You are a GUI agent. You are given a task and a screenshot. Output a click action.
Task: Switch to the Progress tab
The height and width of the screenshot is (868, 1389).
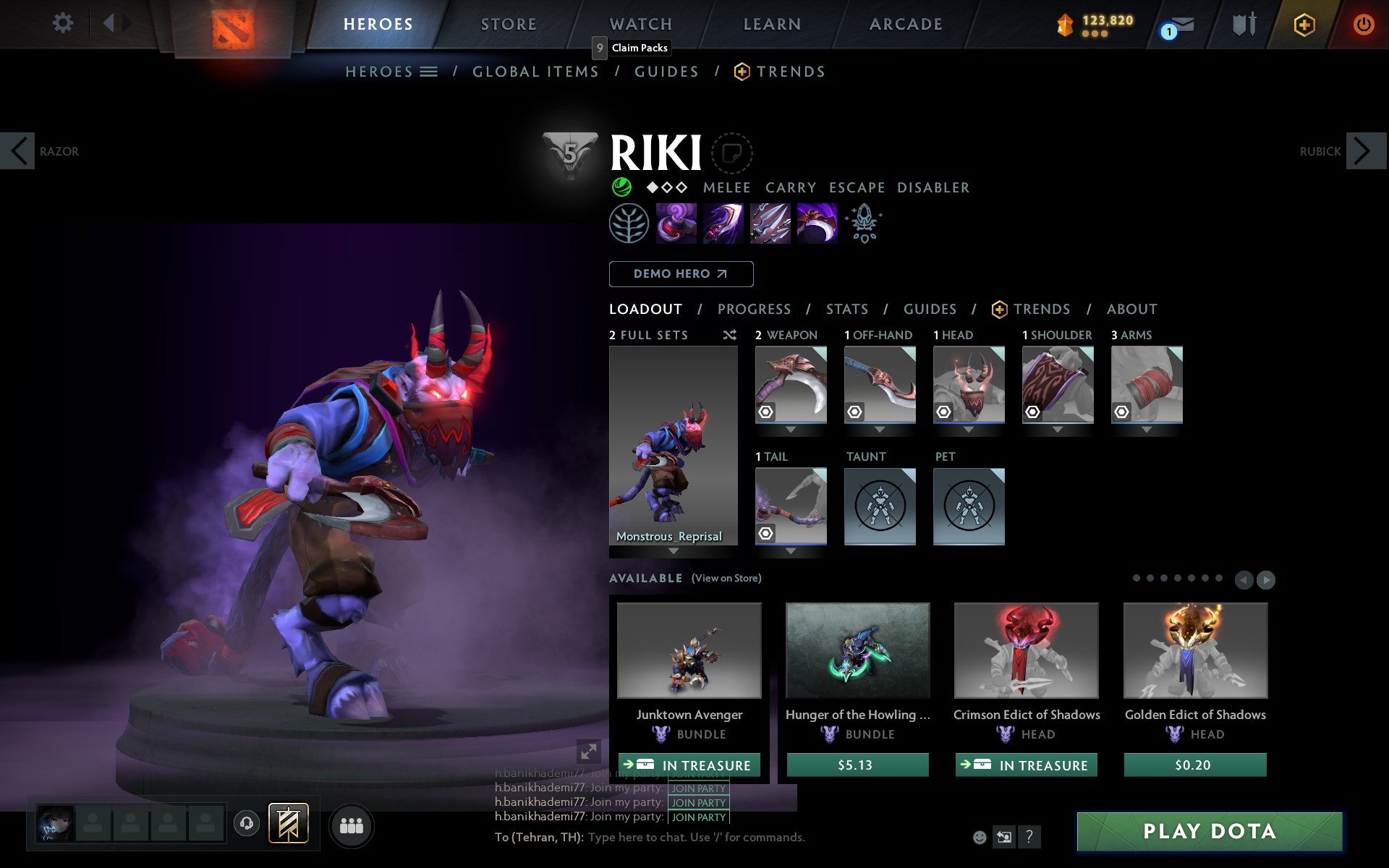click(x=754, y=309)
